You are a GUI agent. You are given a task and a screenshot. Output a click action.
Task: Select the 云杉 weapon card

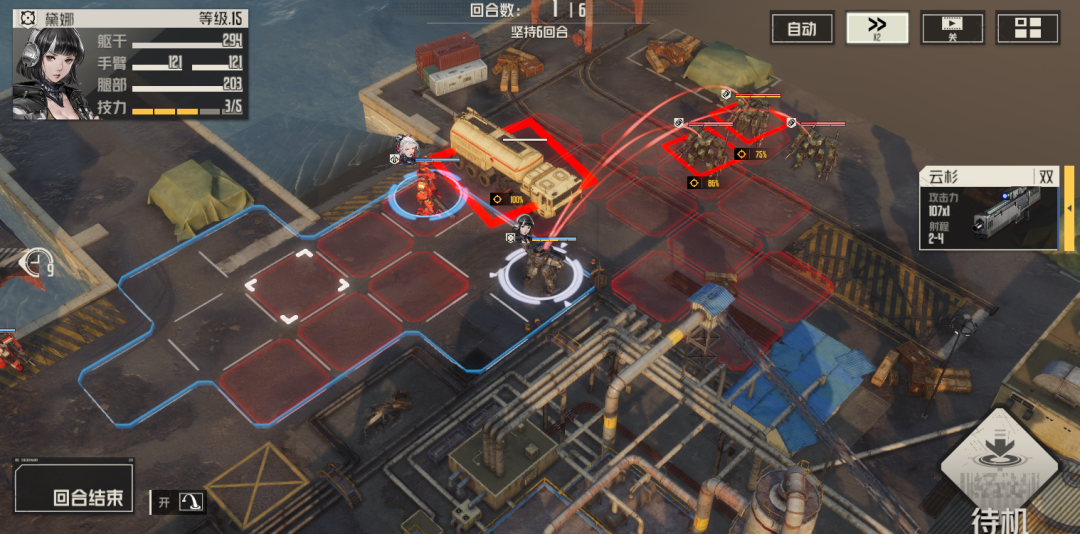[987, 207]
